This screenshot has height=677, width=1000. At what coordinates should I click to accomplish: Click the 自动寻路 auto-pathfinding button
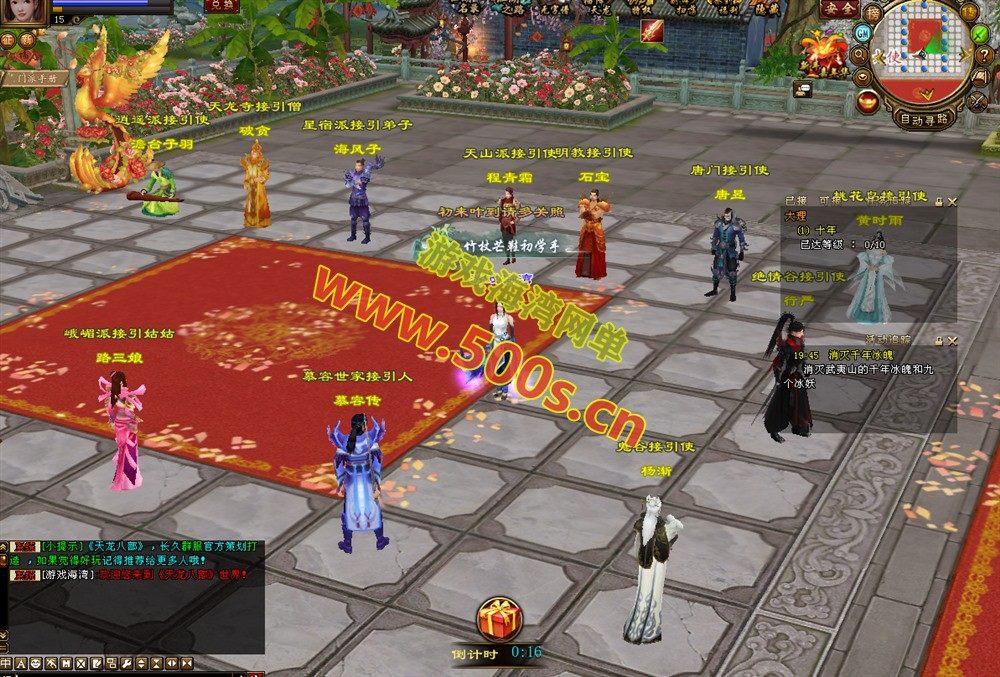924,118
